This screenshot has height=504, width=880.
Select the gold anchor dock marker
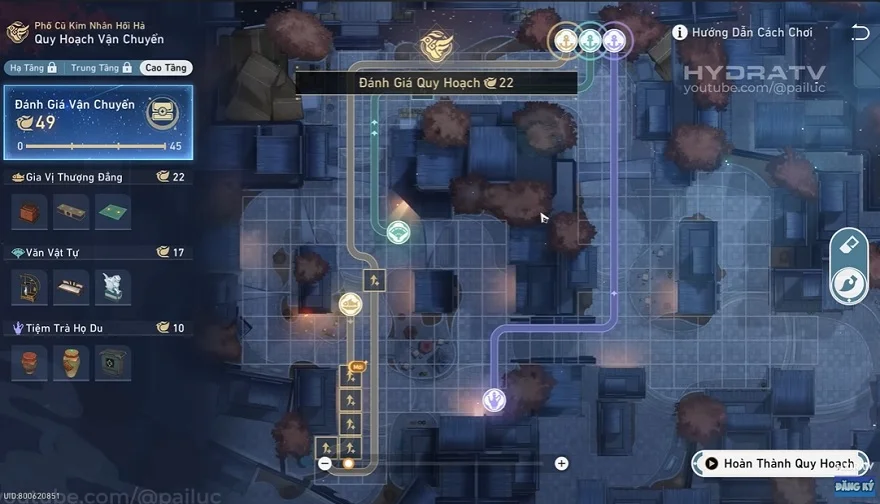pos(566,40)
